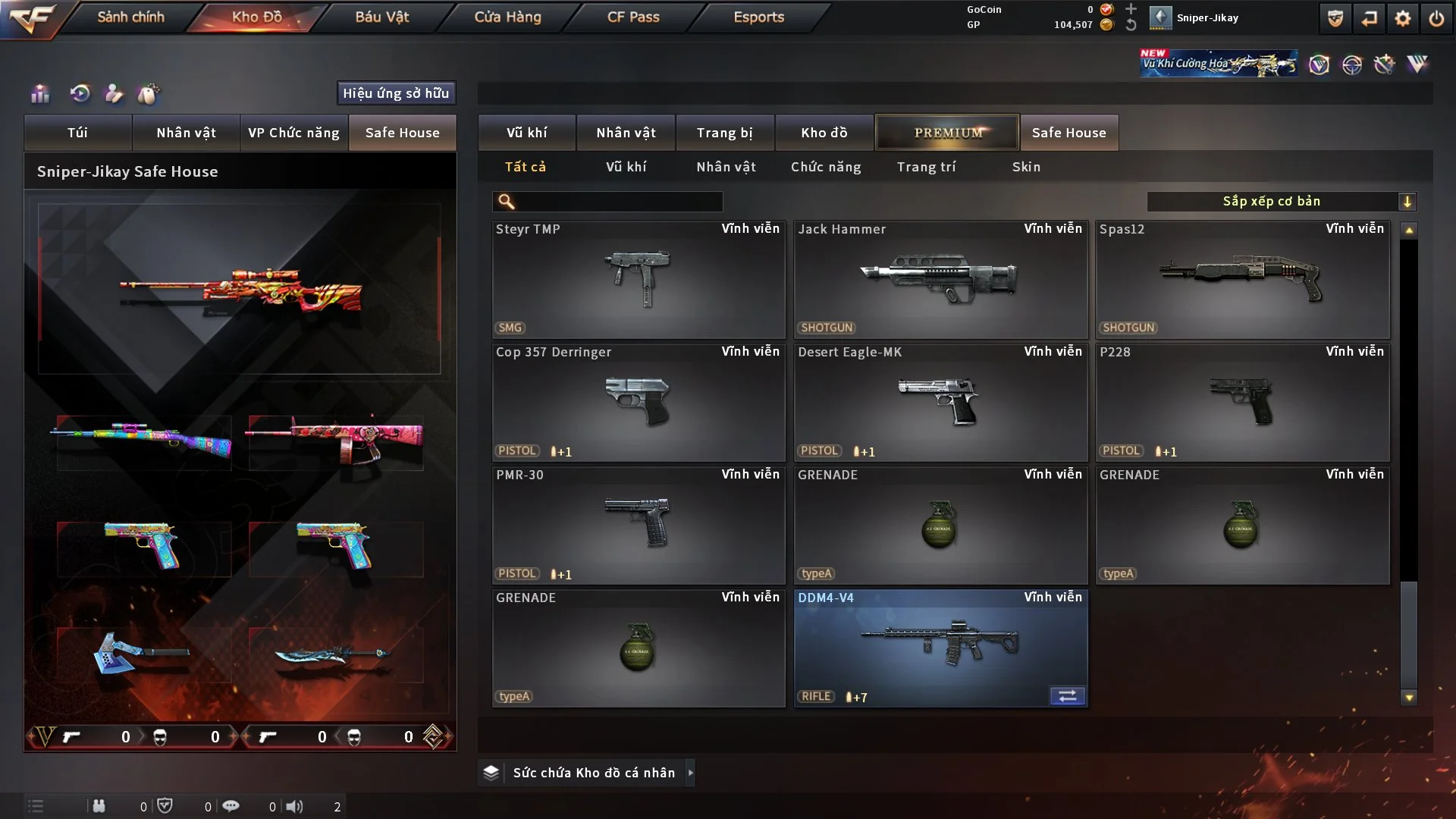This screenshot has height=819, width=1456.
Task: Show the Trang trí decoration filter
Action: [x=926, y=167]
